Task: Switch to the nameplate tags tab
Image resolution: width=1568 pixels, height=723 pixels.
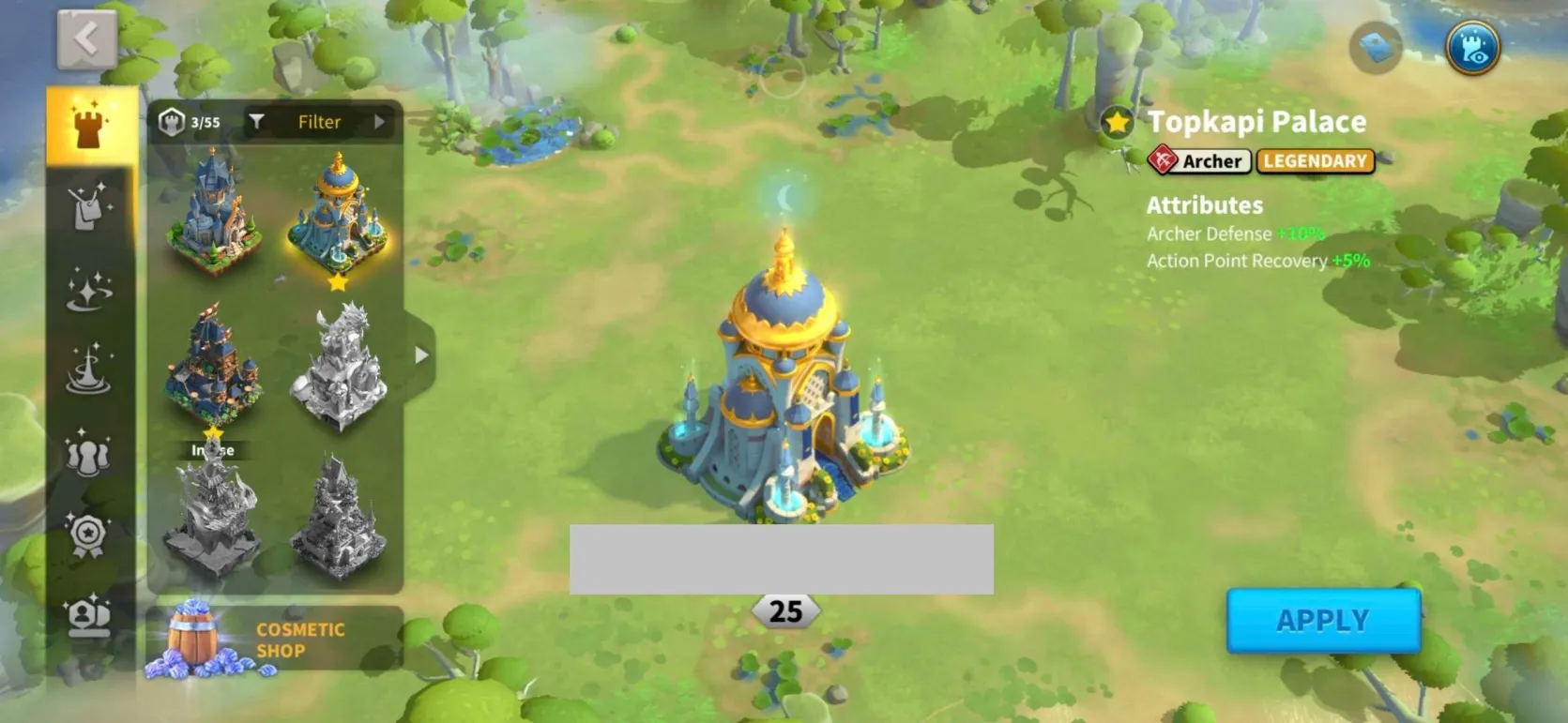Action: 89,207
